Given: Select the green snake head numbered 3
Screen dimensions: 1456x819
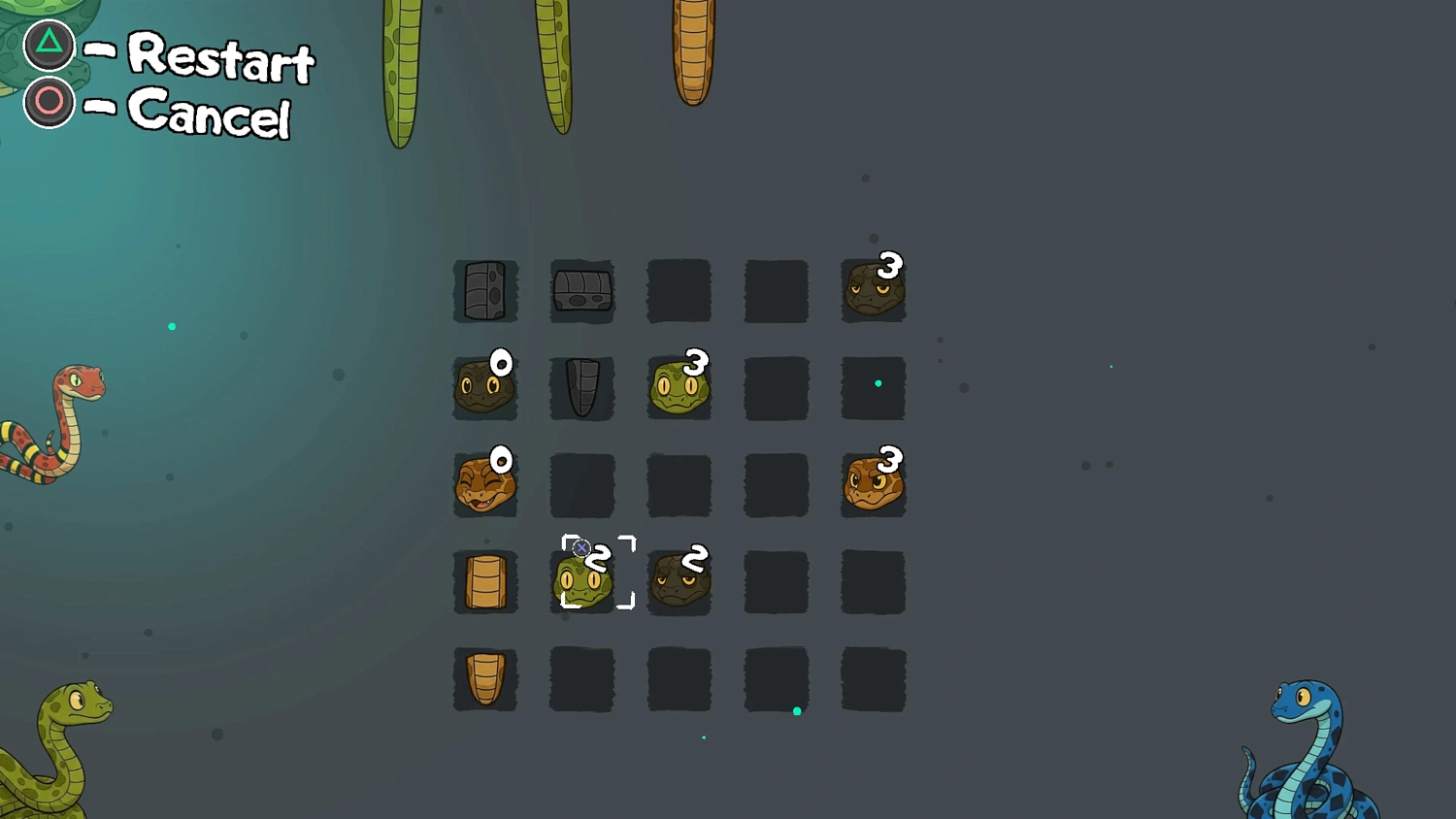Looking at the screenshot, I should tap(678, 388).
